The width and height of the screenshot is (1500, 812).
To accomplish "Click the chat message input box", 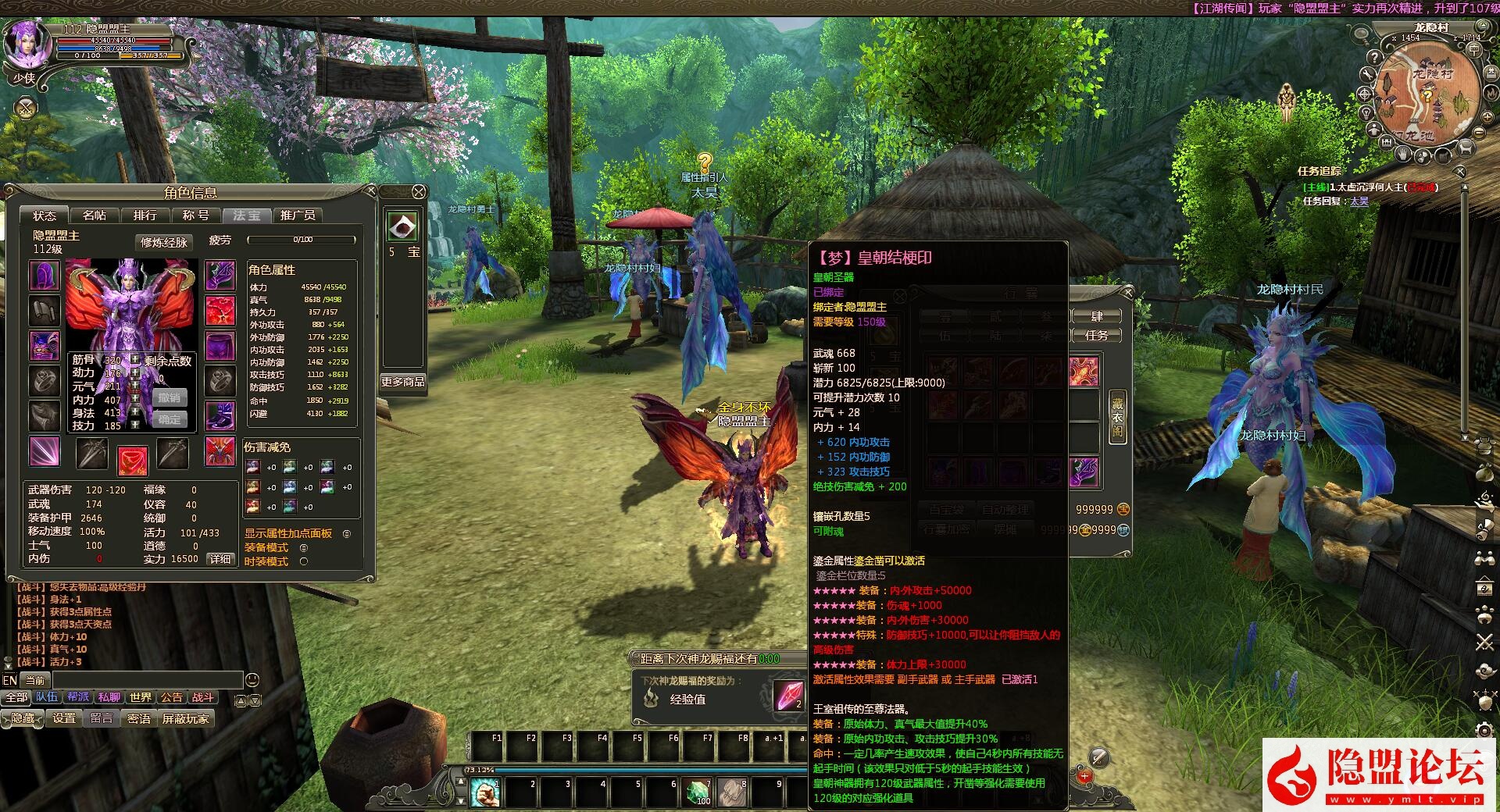I will coord(147,680).
